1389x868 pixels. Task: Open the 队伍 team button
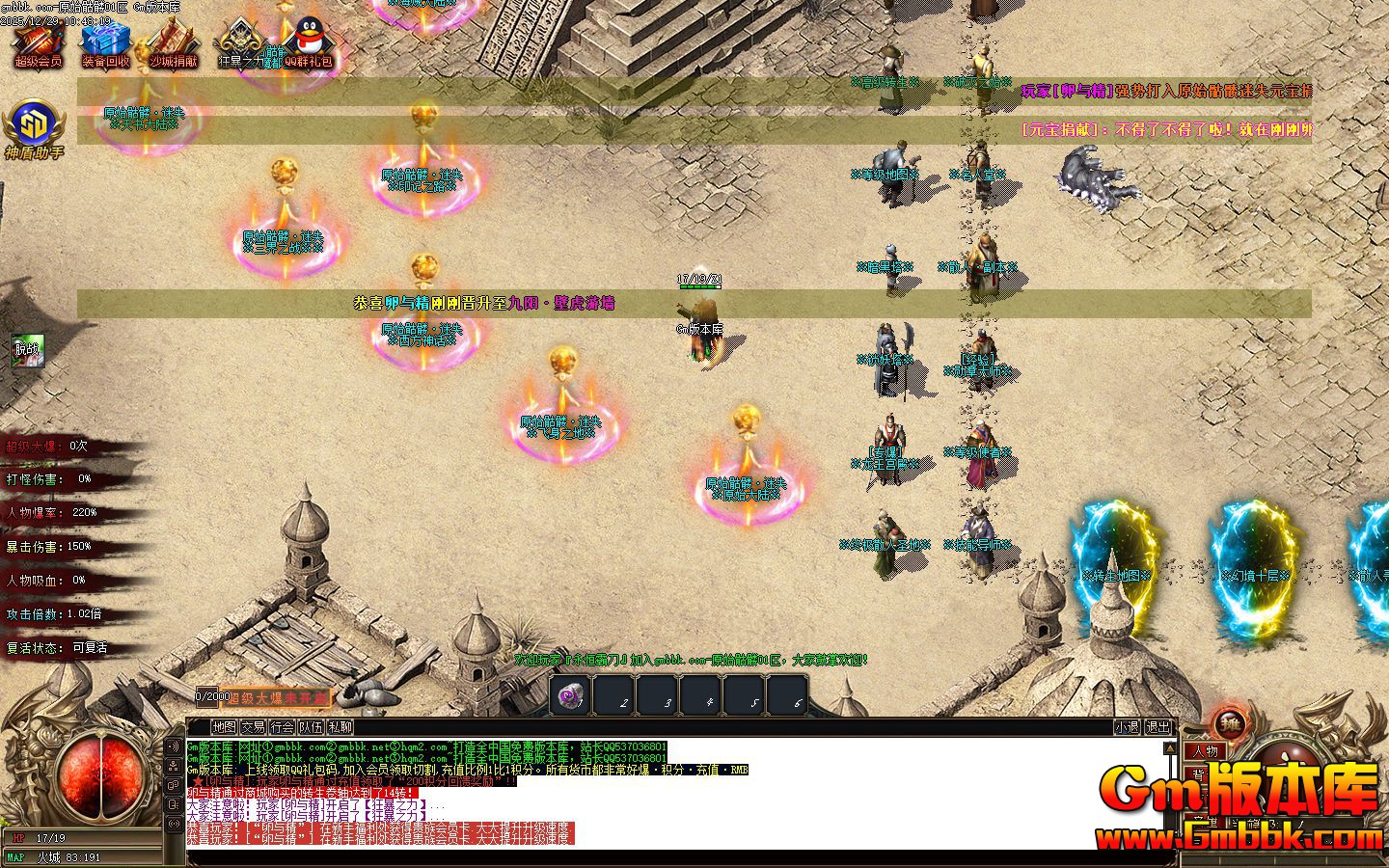311,727
